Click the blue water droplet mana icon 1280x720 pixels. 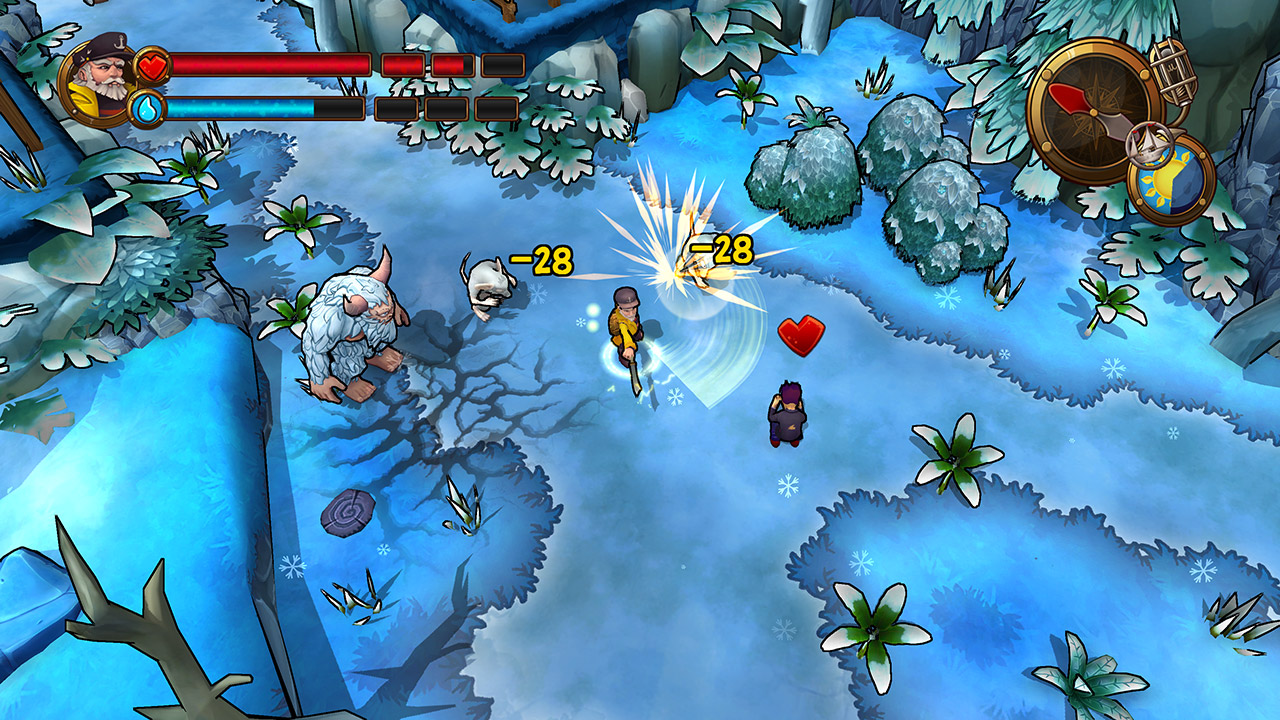[x=147, y=108]
